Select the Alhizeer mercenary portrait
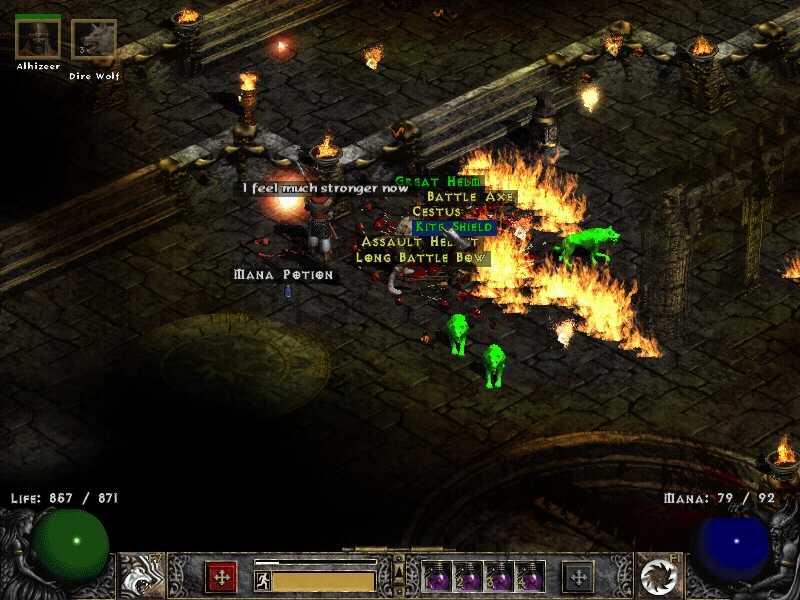 (x=38, y=37)
